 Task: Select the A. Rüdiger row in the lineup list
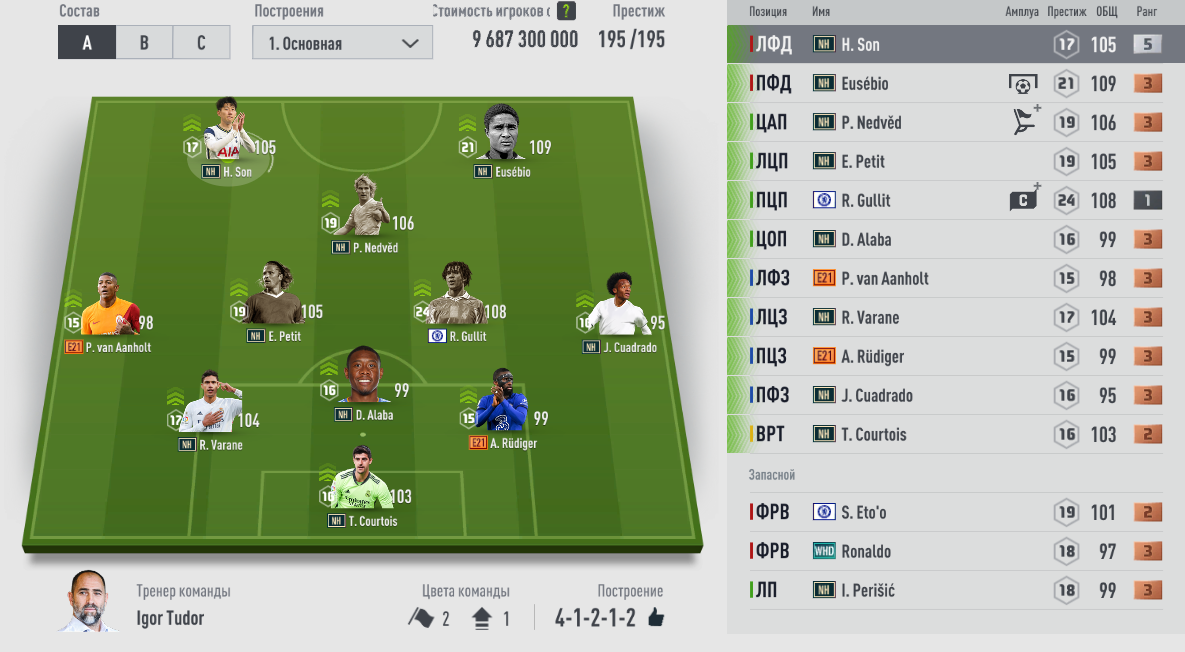coord(955,356)
